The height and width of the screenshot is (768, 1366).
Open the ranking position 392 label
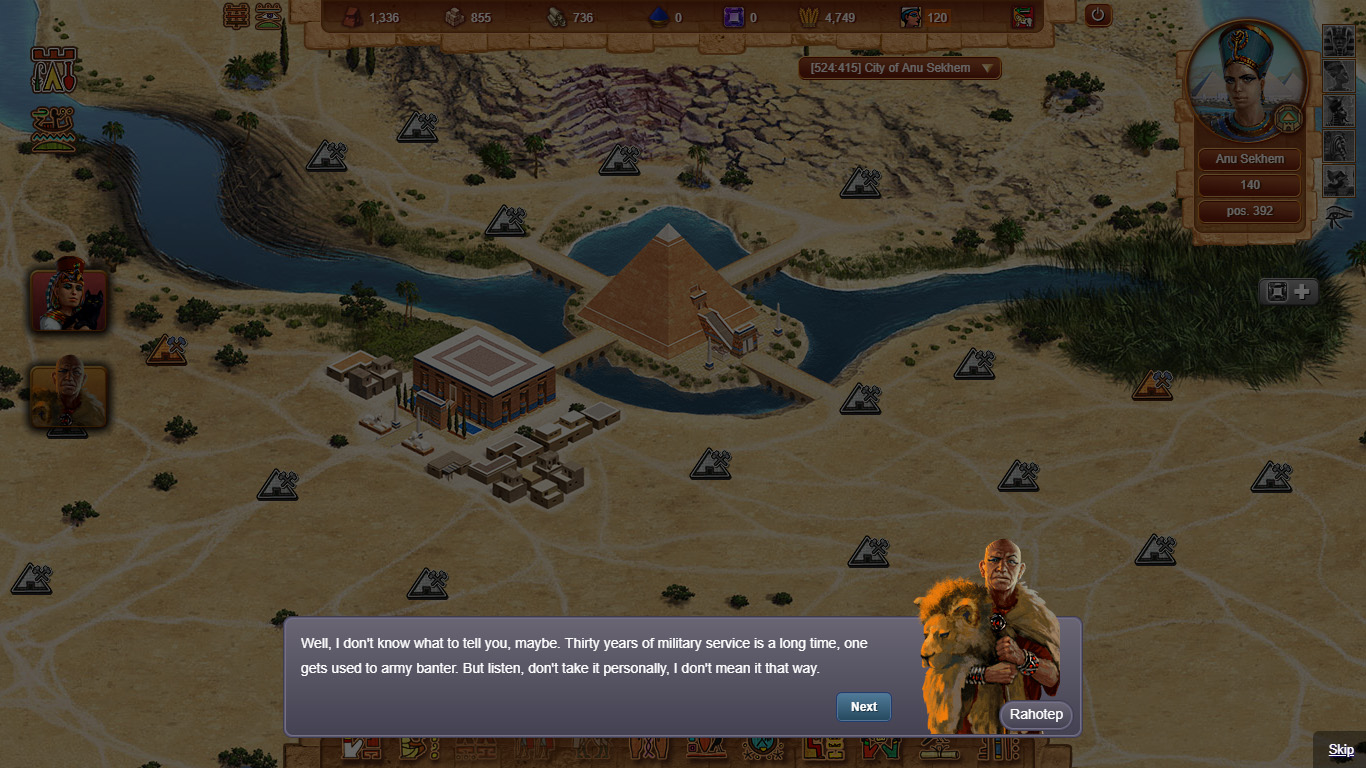pyautogui.click(x=1250, y=211)
